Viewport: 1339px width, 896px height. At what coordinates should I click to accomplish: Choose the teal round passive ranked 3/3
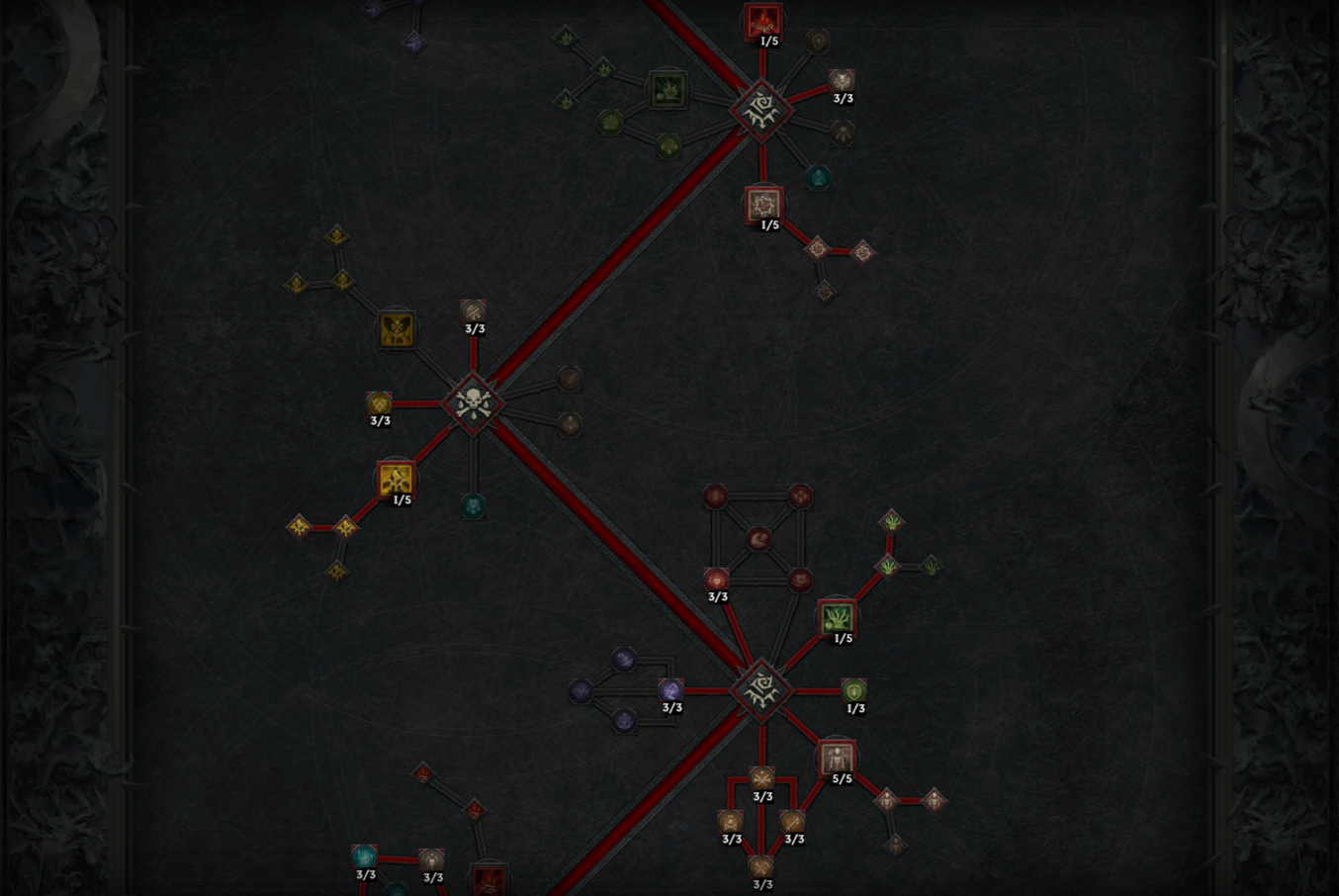point(365,856)
